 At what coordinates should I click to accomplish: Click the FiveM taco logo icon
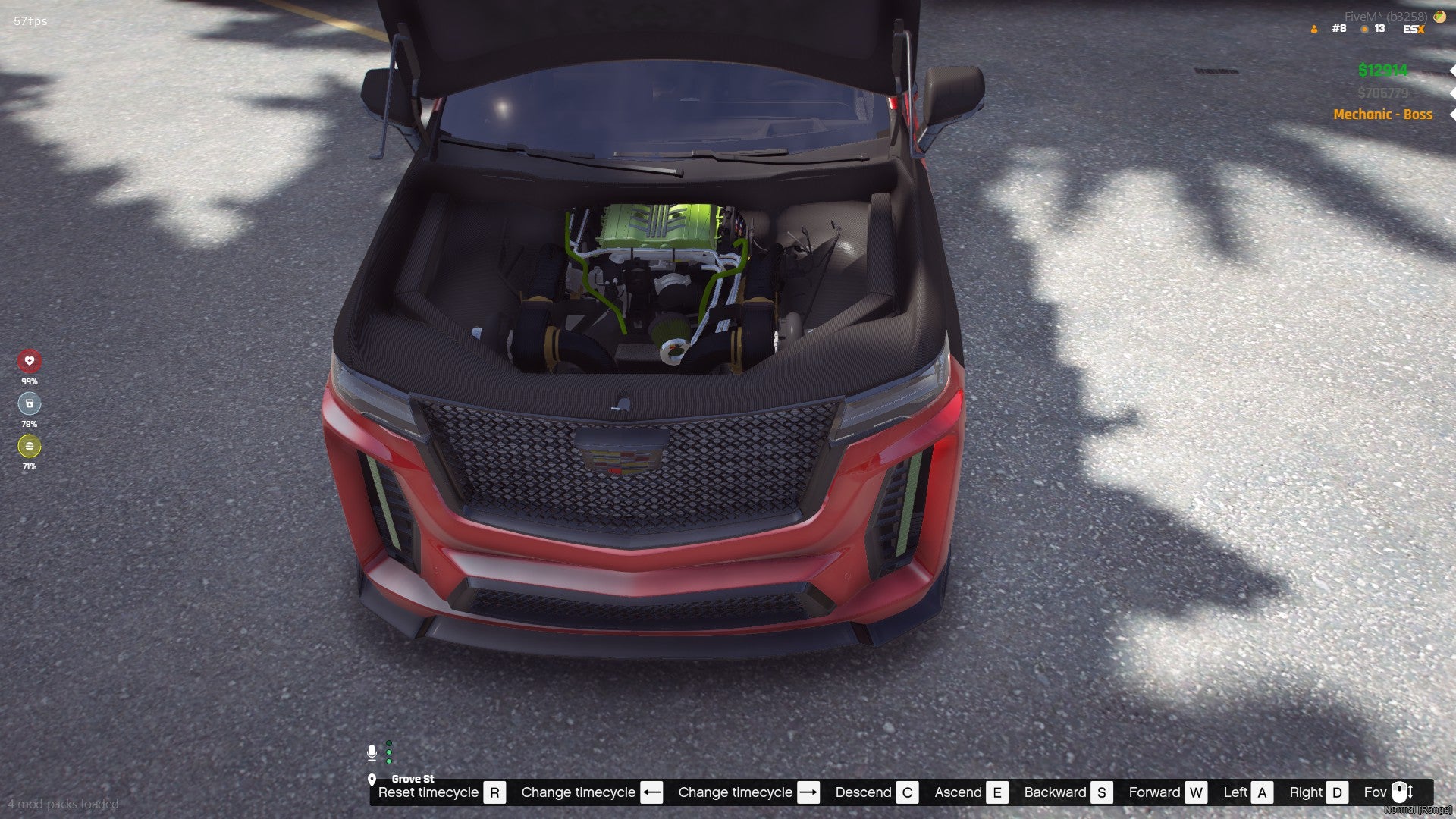(1439, 17)
